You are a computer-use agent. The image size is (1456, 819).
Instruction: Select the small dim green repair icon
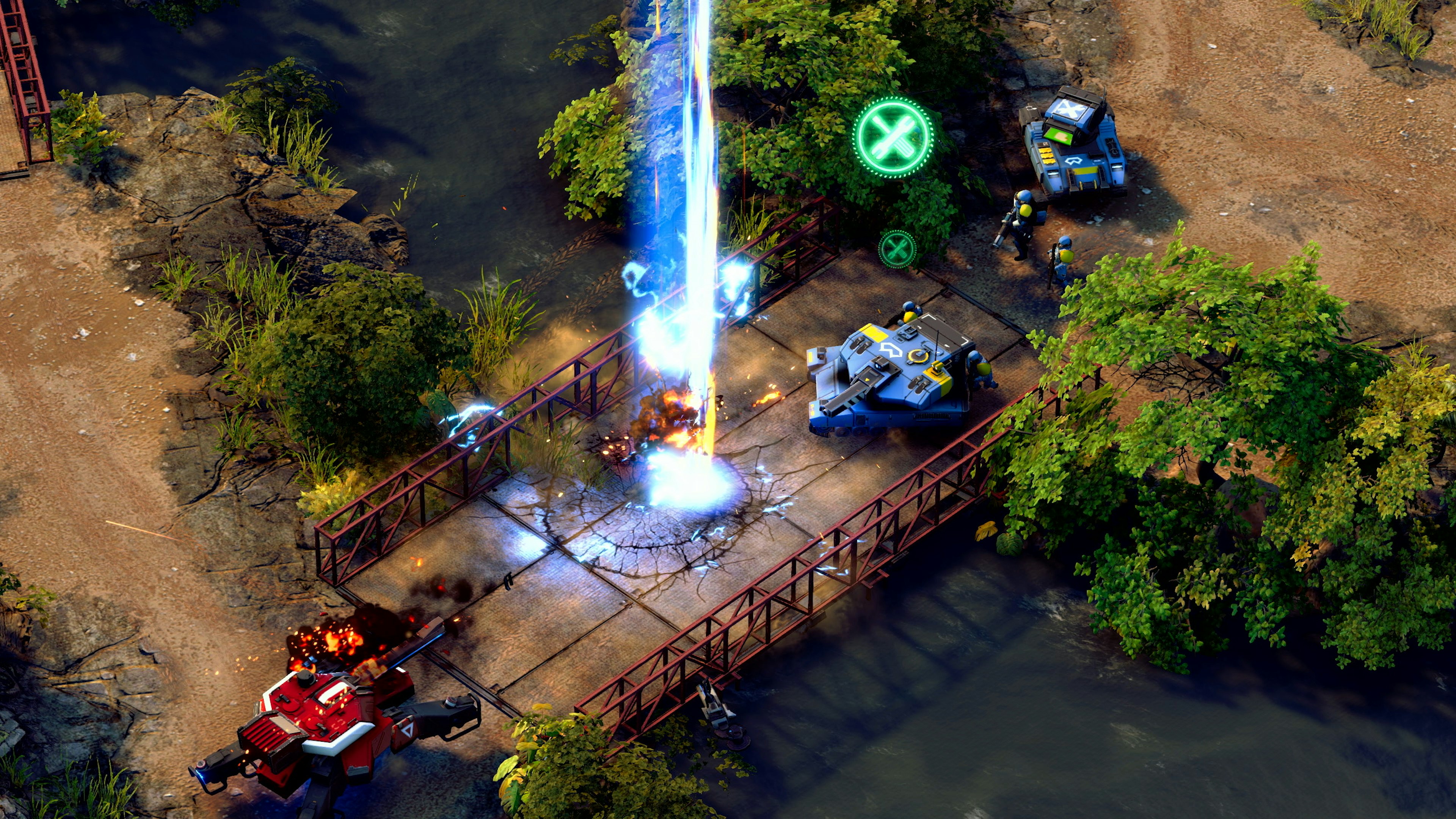point(897,249)
